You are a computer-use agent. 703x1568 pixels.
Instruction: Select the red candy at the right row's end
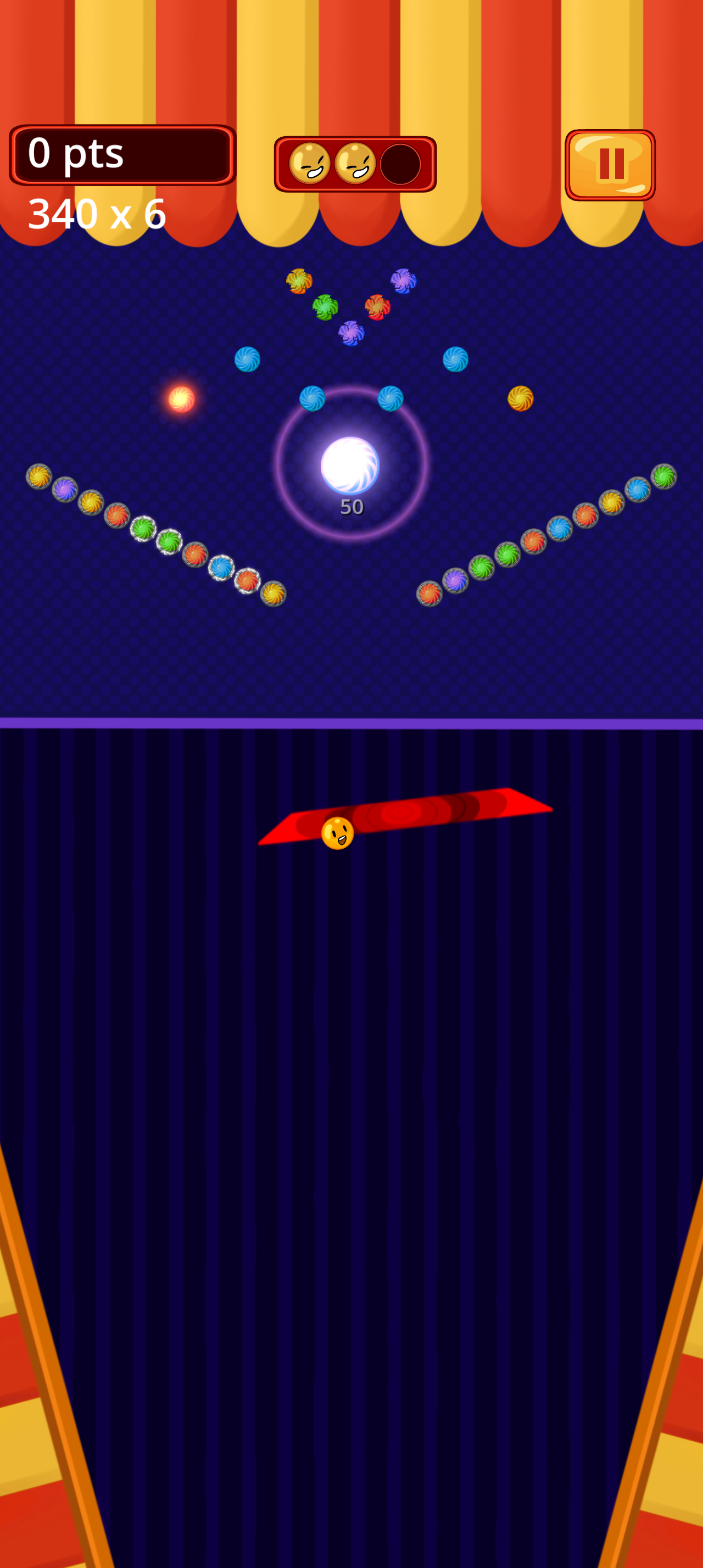pos(429,593)
